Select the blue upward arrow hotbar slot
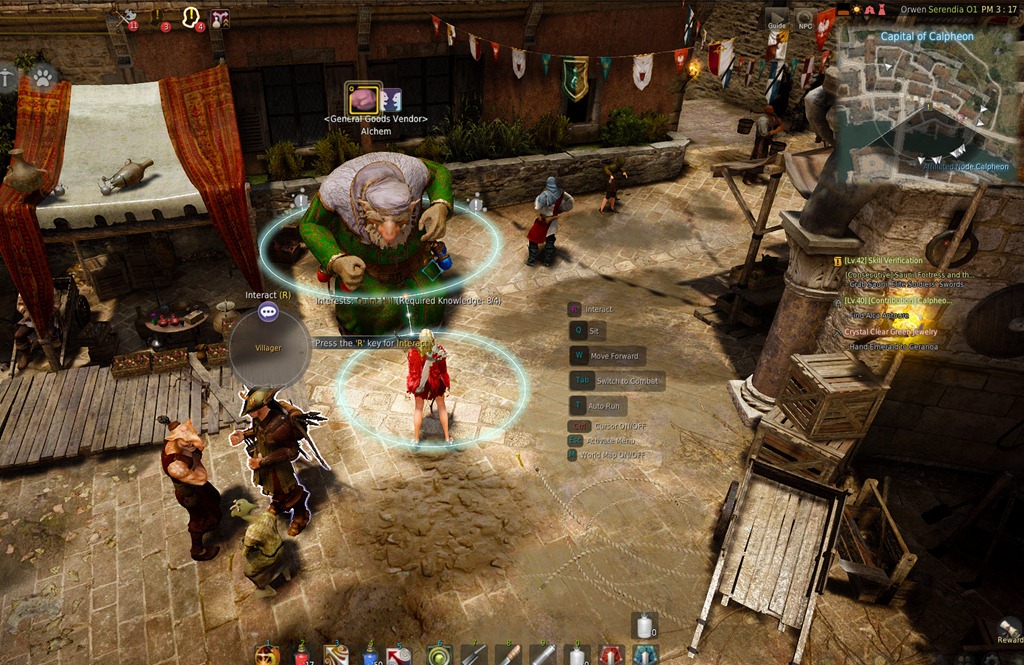 (645, 655)
